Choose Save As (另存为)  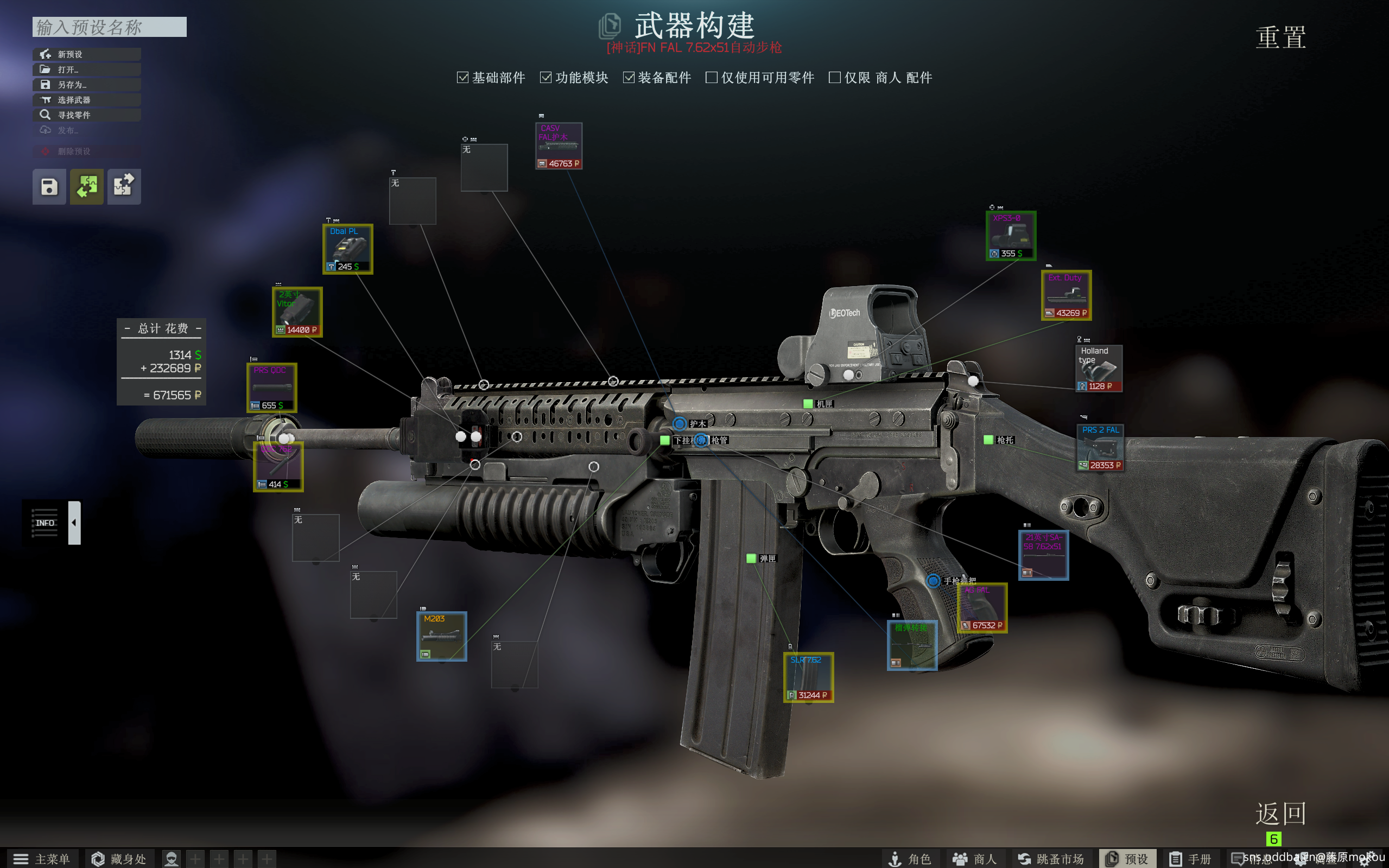86,84
